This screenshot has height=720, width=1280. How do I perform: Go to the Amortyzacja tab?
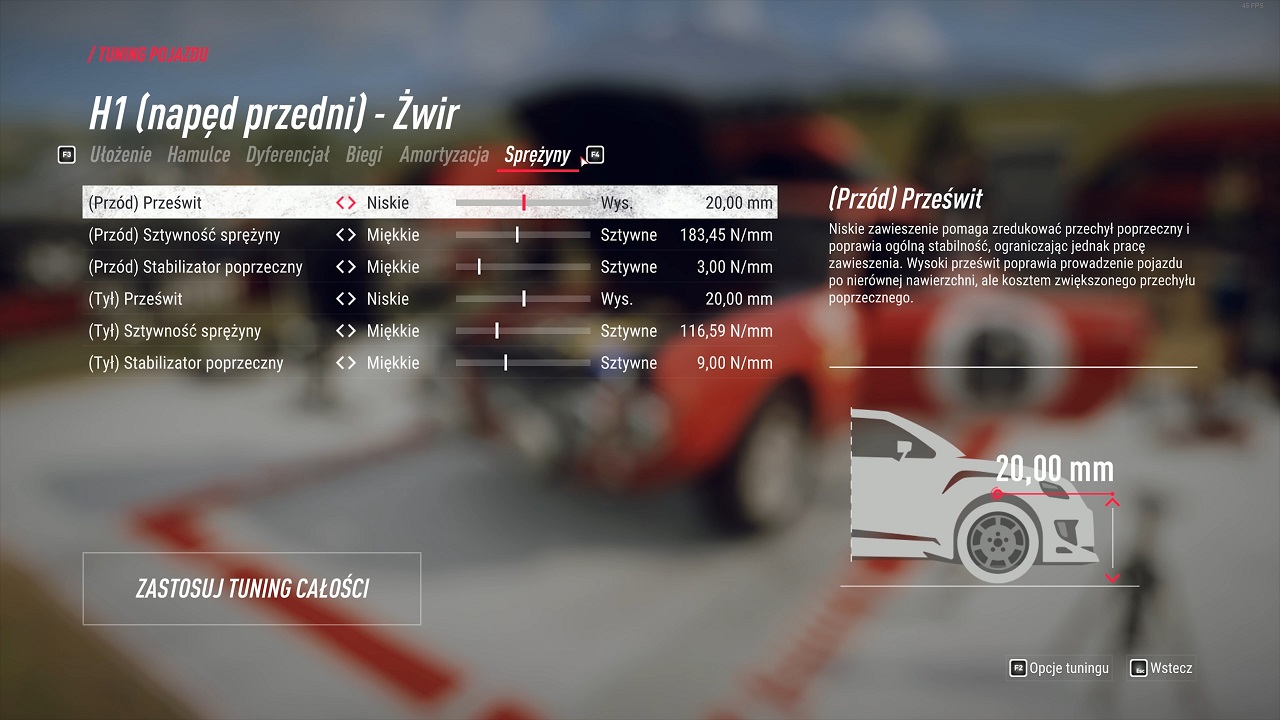[x=444, y=155]
